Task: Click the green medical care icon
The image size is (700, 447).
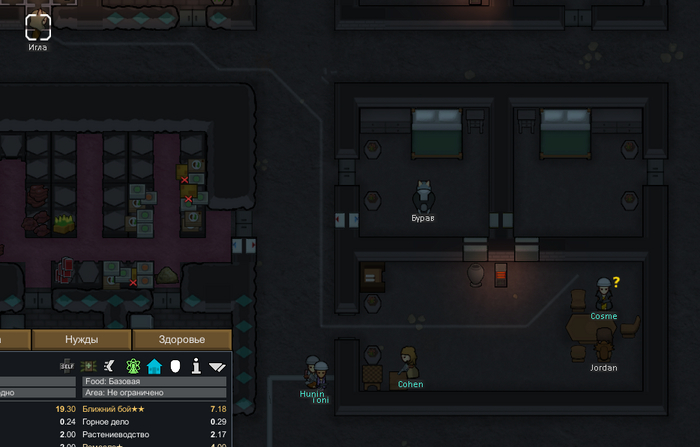Action: [89, 366]
